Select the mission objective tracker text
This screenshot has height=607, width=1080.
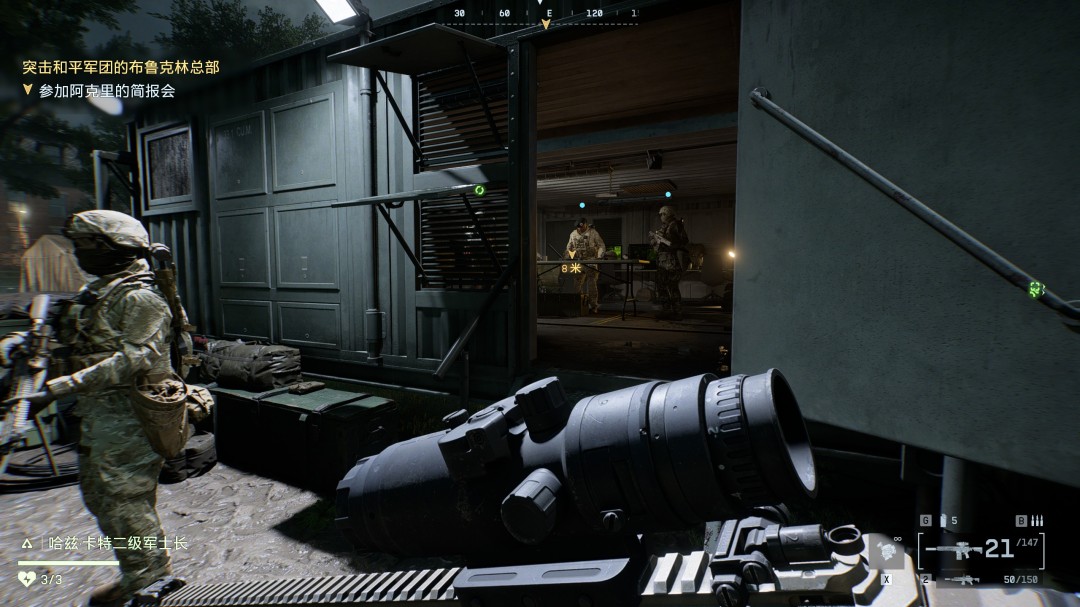107,90
